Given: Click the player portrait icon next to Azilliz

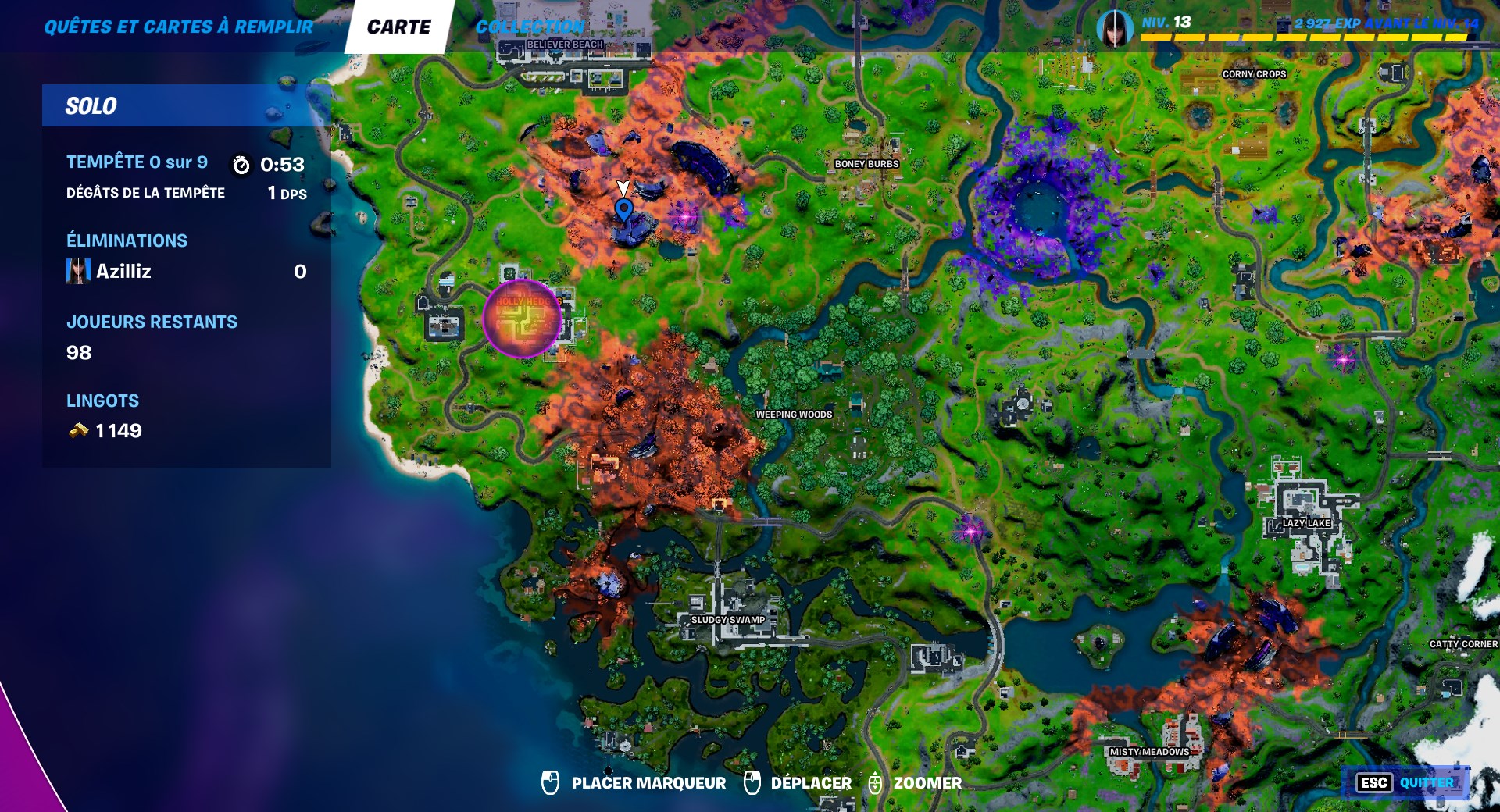Looking at the screenshot, I should 77,272.
